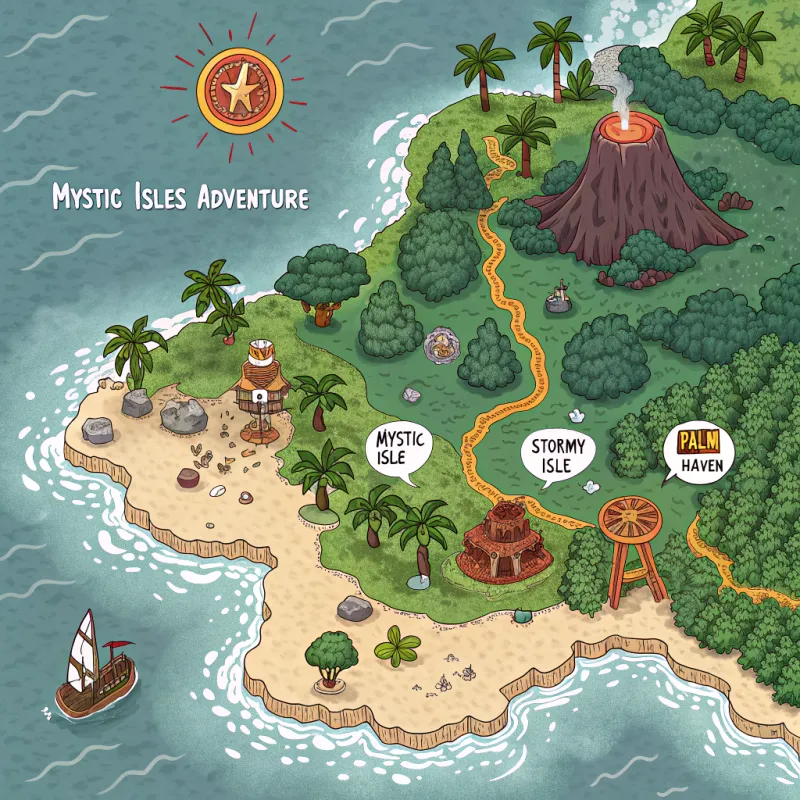This screenshot has width=800, height=800.
Task: Choose the Stormy Isle map label
Action: [558, 453]
